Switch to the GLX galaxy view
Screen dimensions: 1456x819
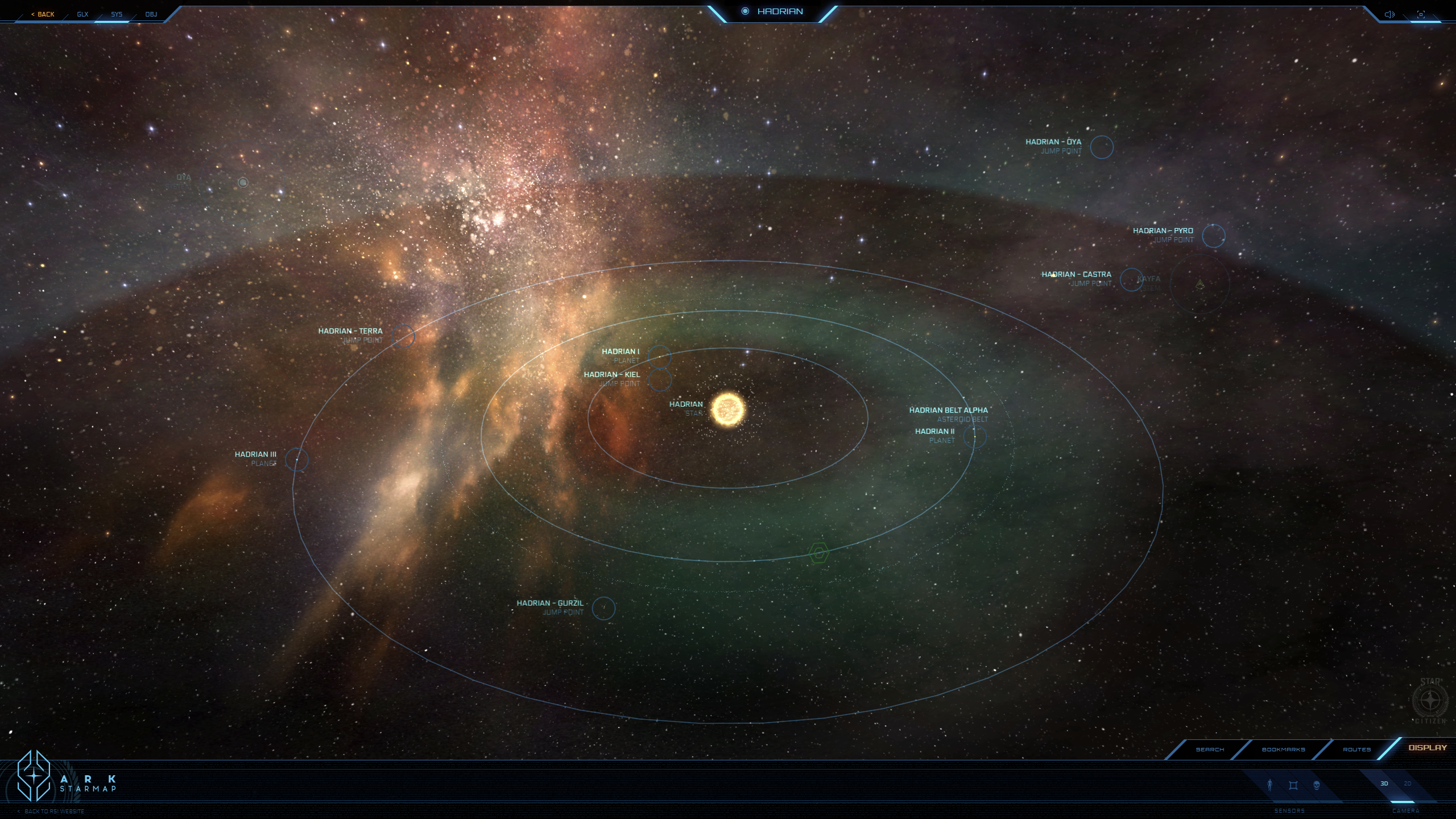83,14
